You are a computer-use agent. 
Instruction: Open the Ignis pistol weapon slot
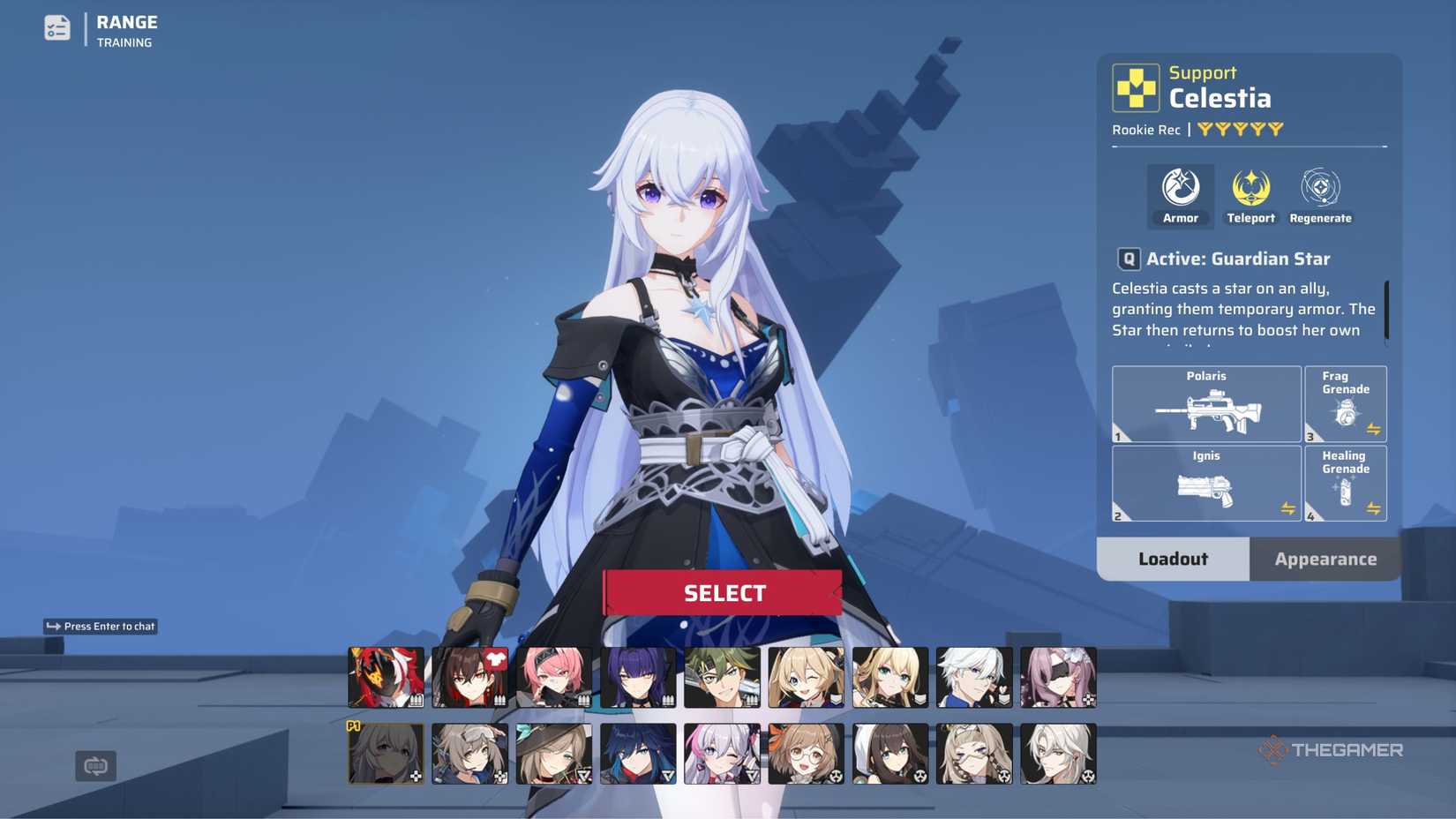[x=1205, y=484]
